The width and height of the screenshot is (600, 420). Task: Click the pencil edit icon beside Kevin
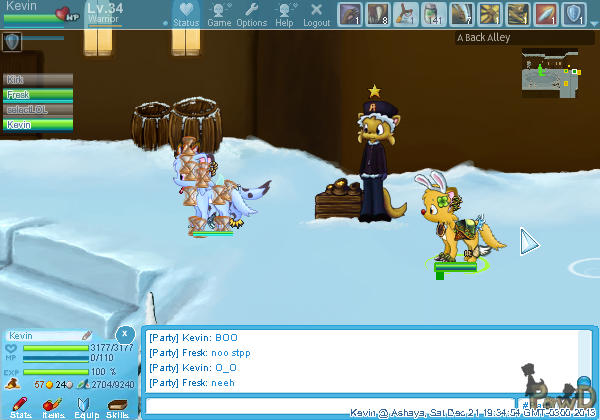(x=87, y=335)
